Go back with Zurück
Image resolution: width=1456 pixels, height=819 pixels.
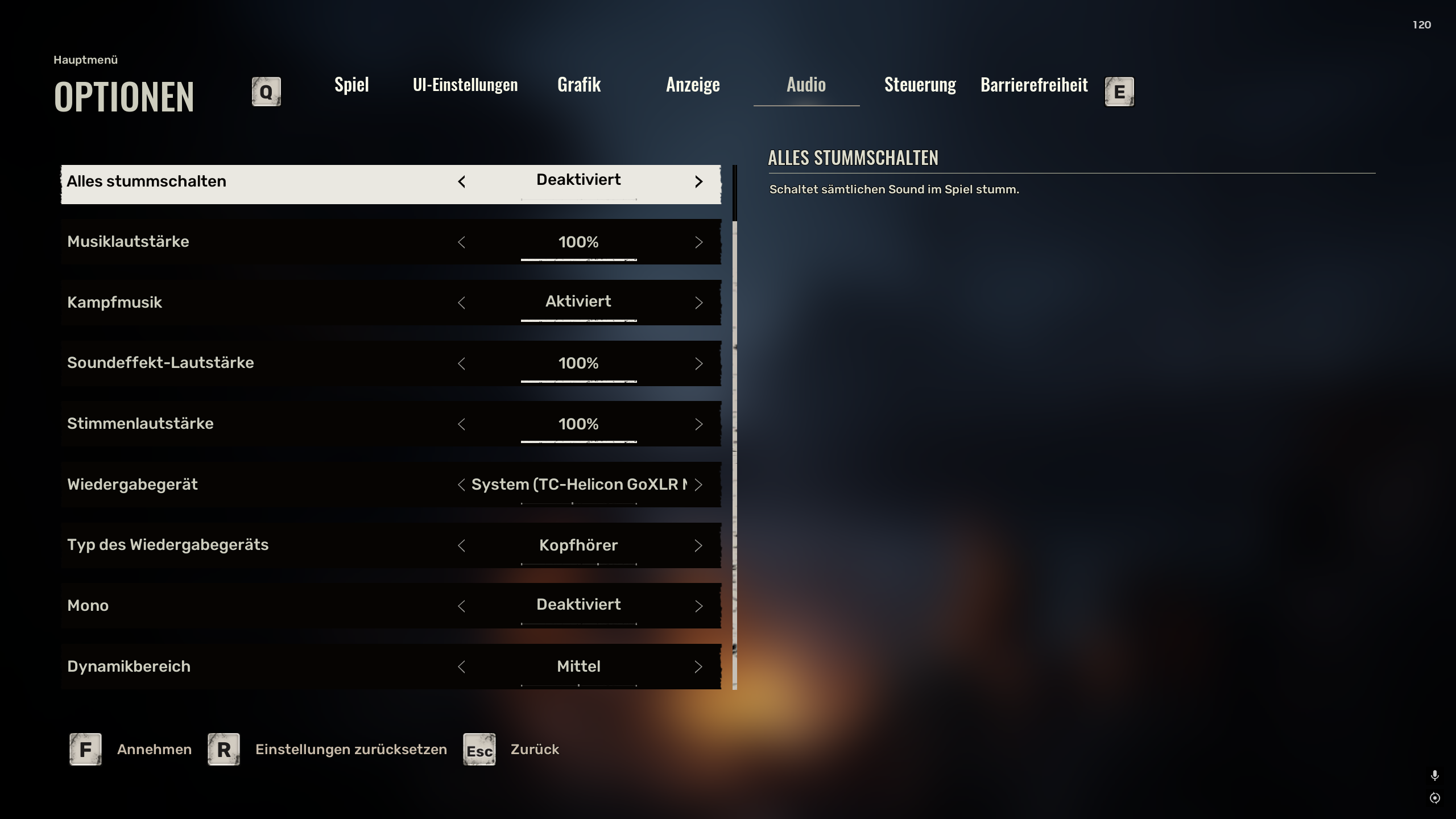point(535,750)
